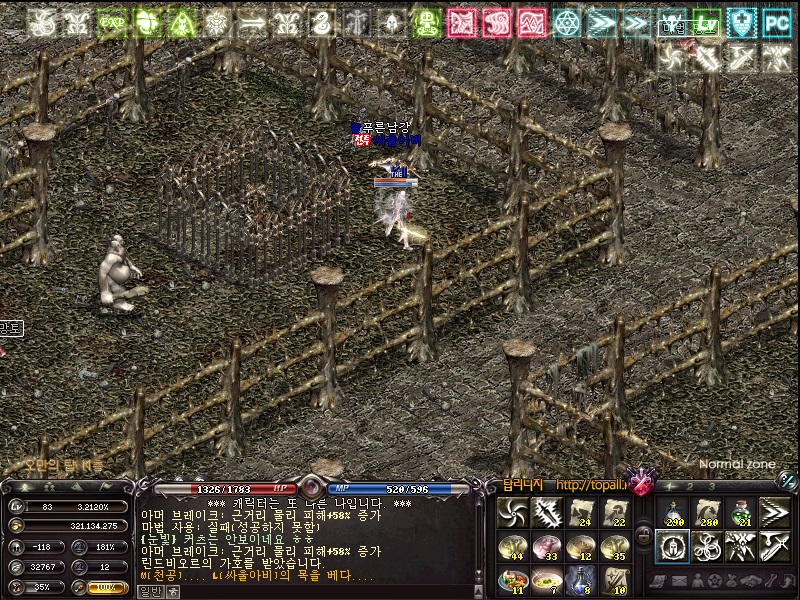
Task: Switch to hotbar page 2
Action: (x=689, y=487)
